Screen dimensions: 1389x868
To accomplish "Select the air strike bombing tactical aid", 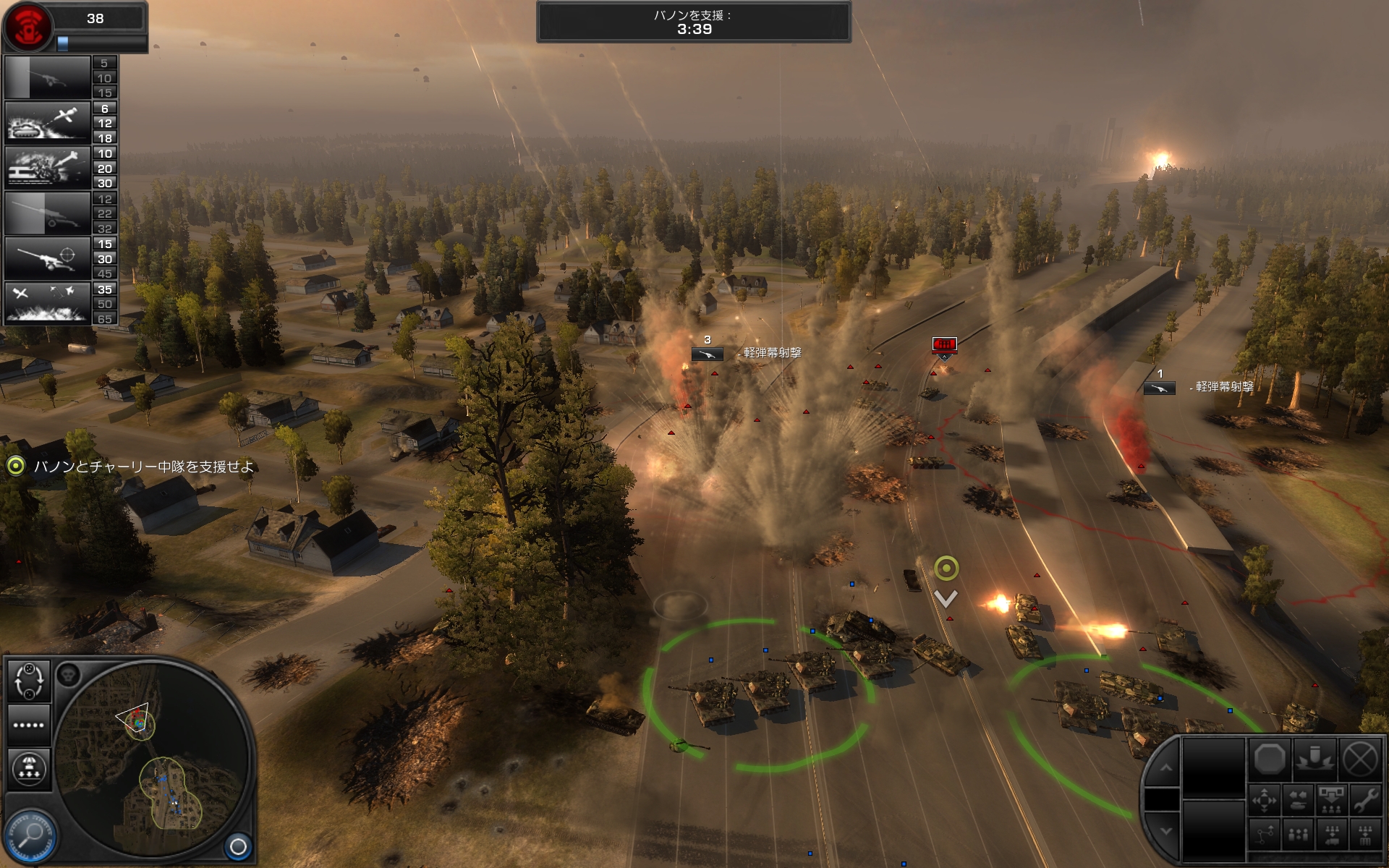I will coord(48,303).
